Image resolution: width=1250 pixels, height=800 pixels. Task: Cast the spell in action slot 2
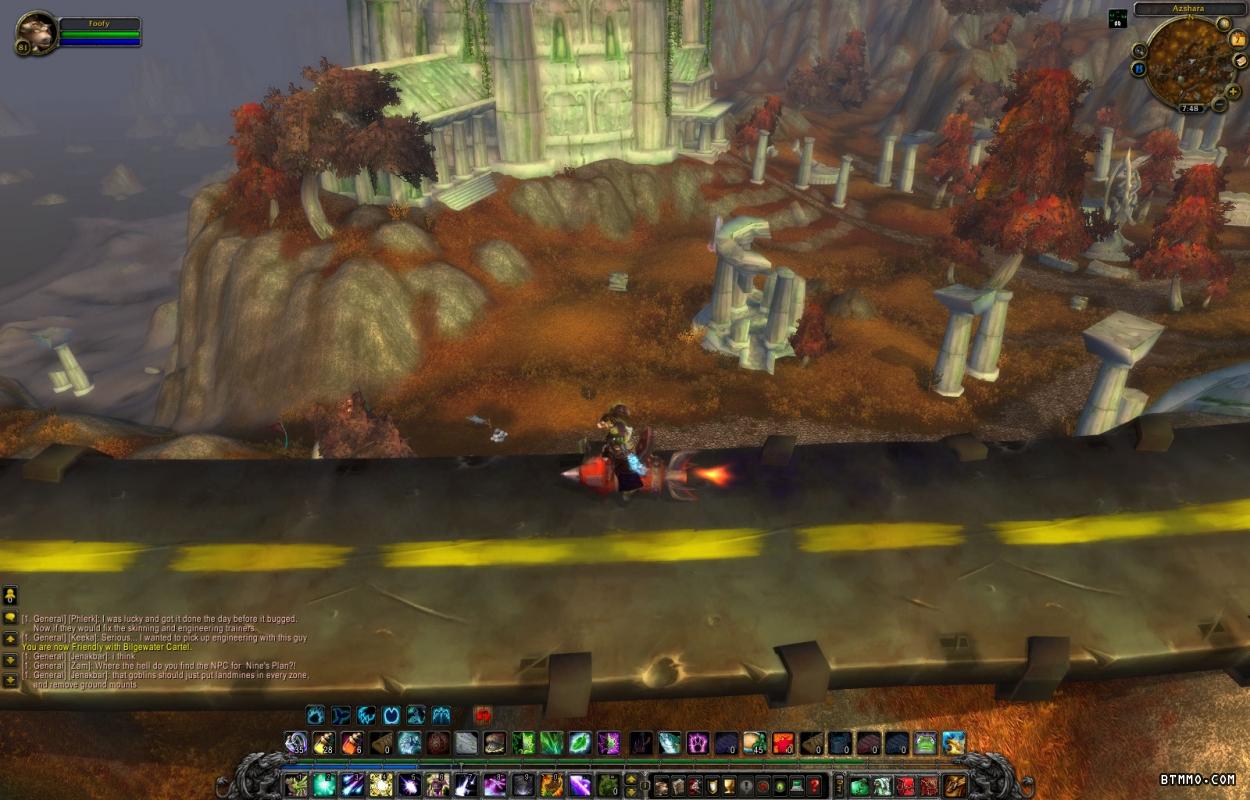click(324, 785)
